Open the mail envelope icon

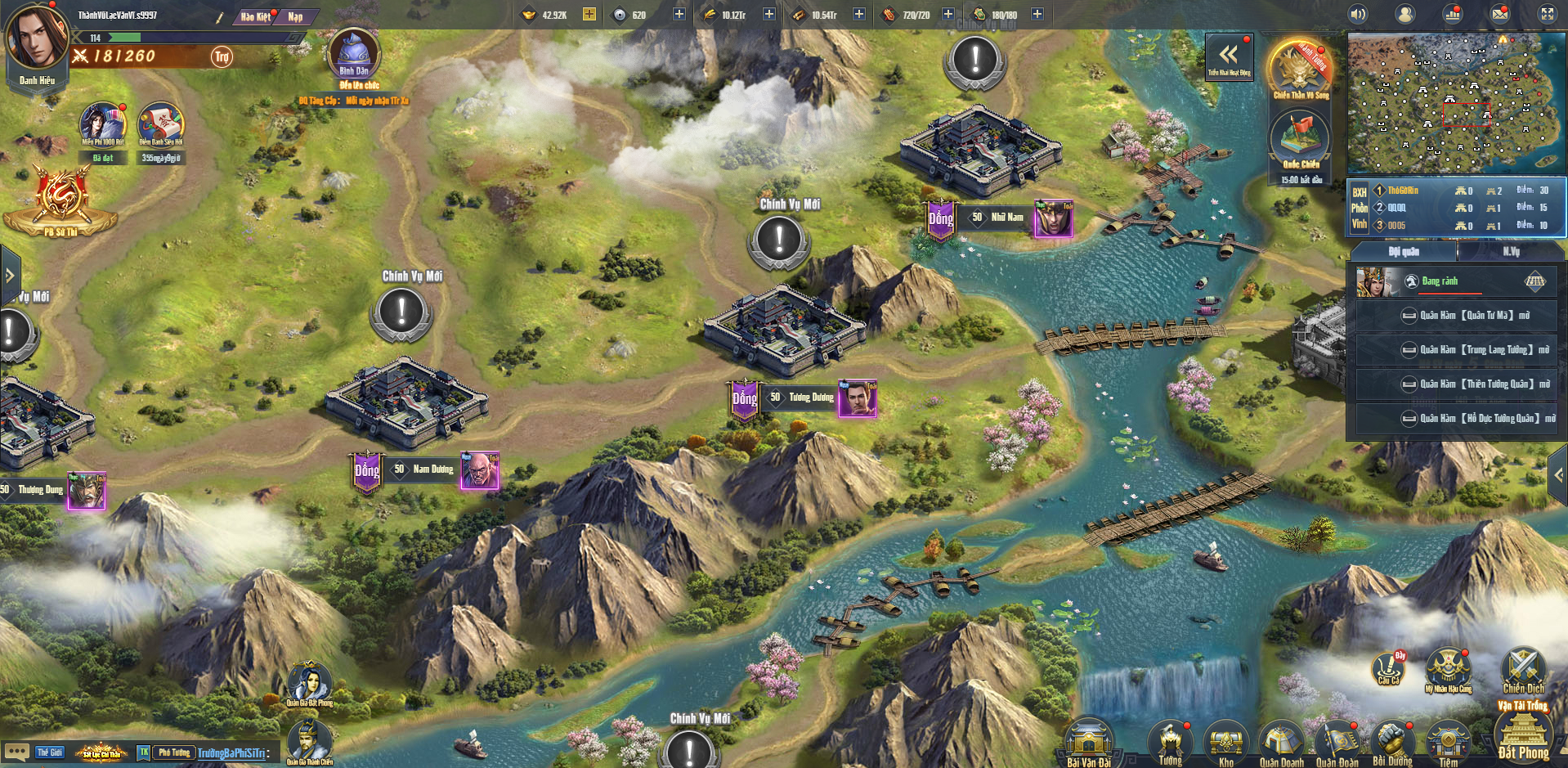1500,14
